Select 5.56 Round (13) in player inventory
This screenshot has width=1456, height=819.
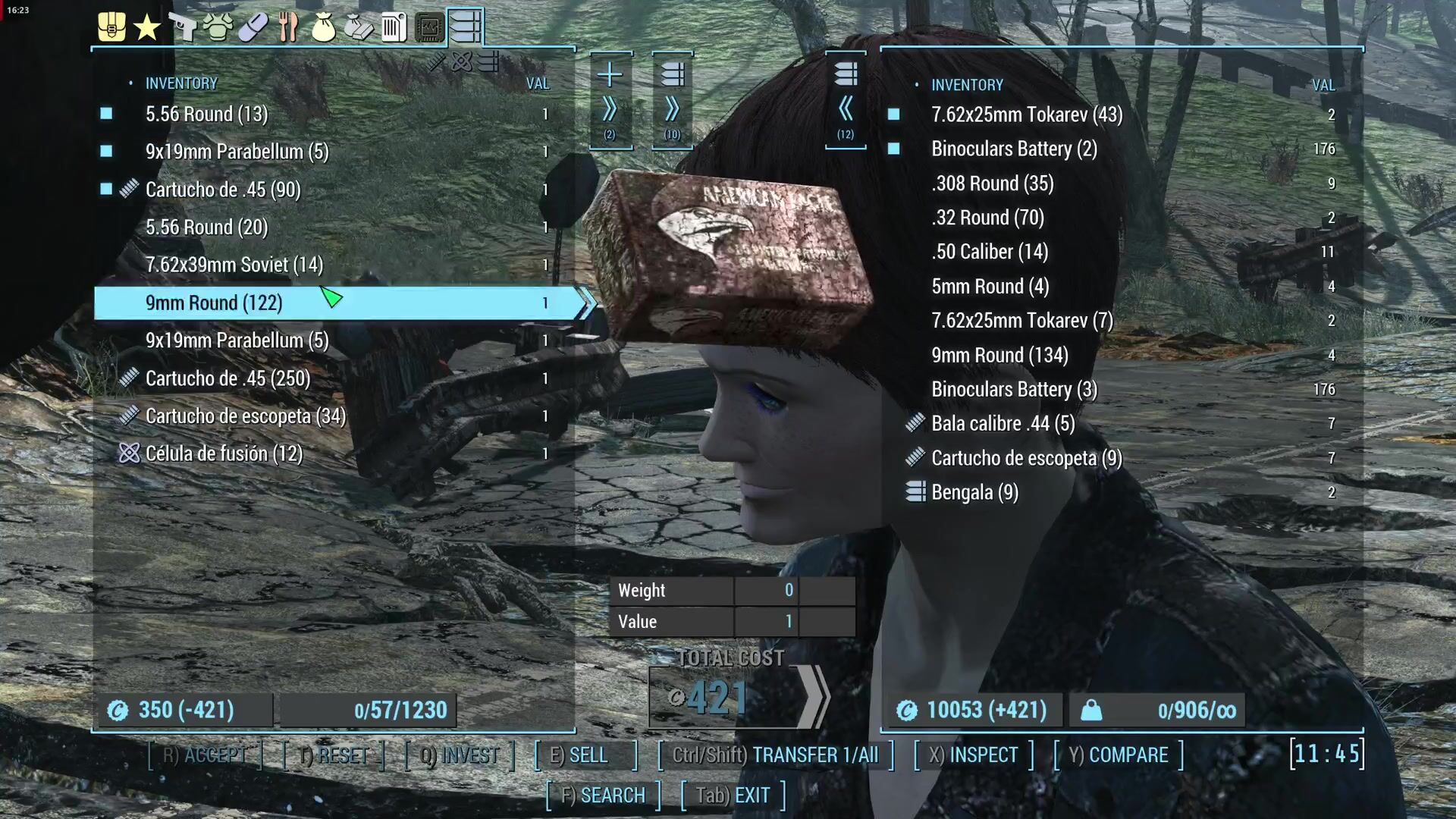point(206,114)
